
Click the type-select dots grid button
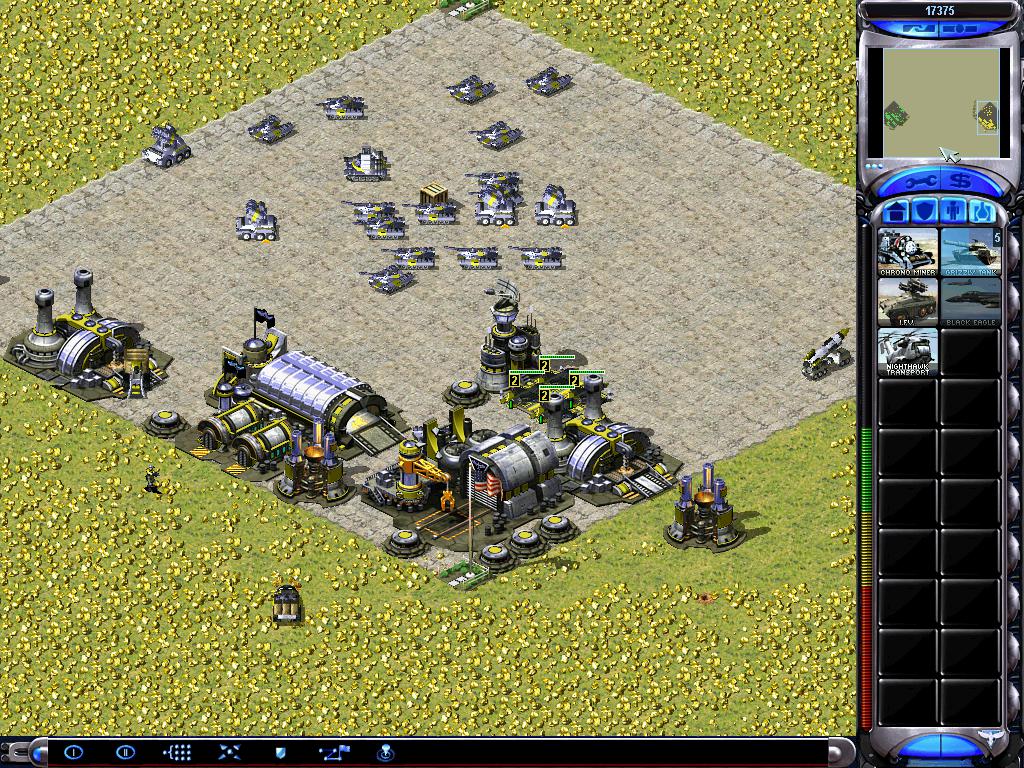point(177,752)
